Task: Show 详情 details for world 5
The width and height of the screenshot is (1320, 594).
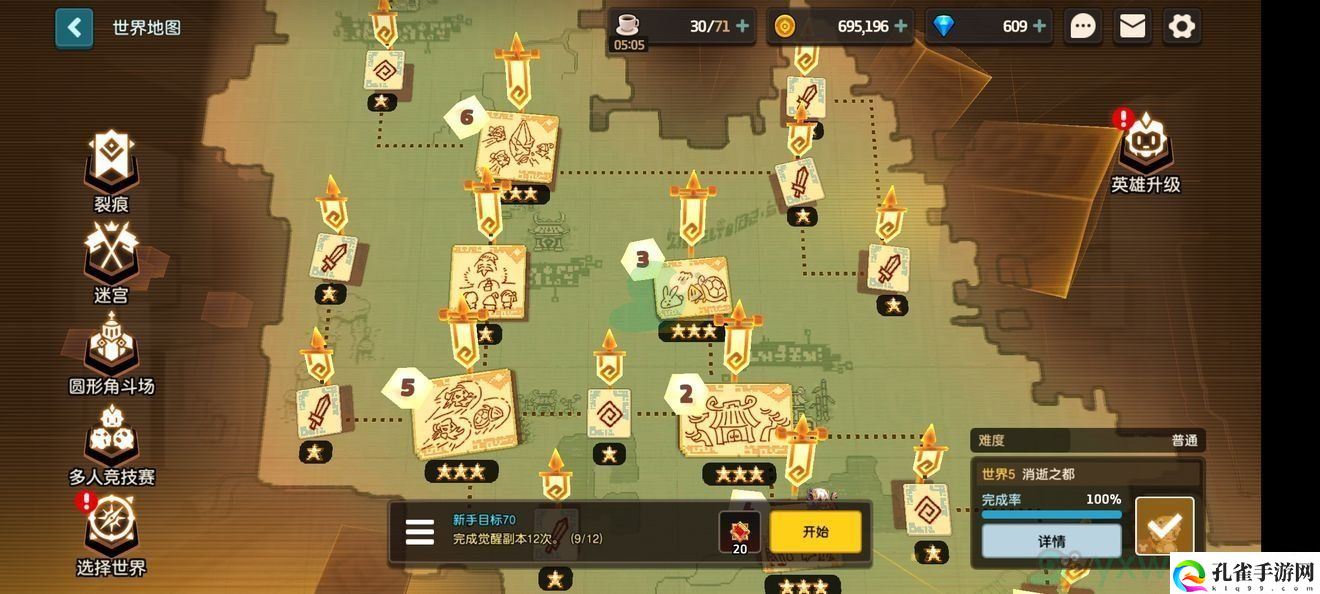Action: click(x=1051, y=541)
